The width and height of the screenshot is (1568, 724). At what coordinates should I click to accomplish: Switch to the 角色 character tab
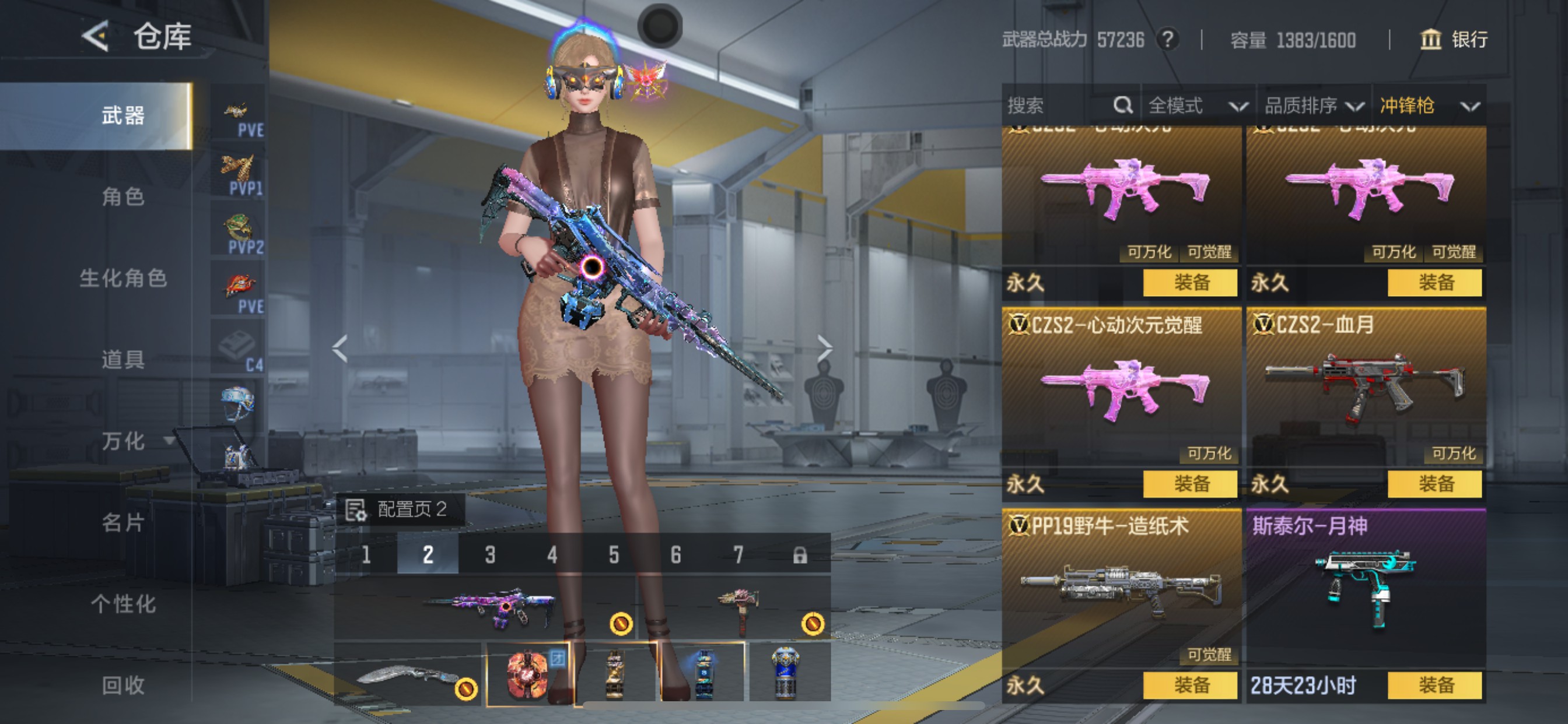point(123,196)
